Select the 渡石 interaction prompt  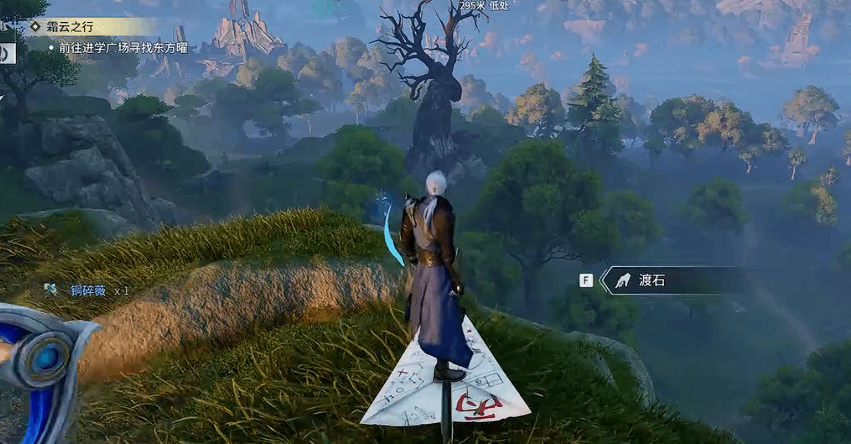(650, 281)
